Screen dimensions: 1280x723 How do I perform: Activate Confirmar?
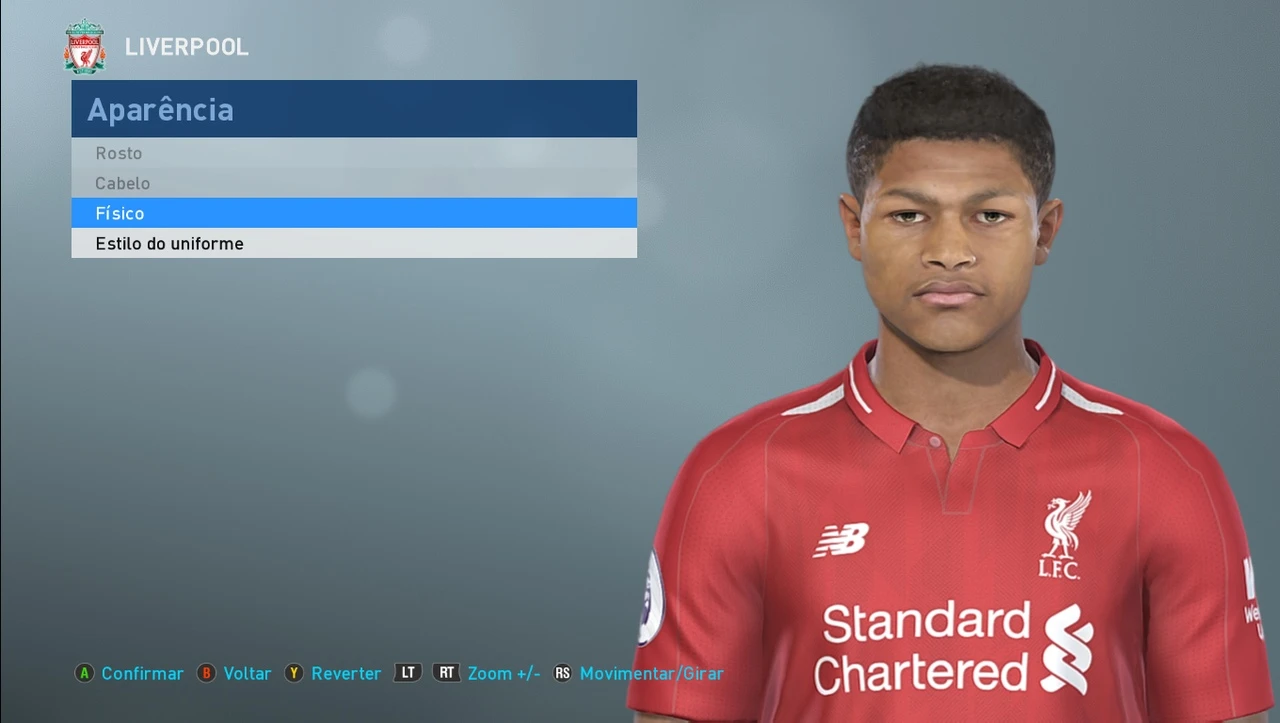coord(142,673)
